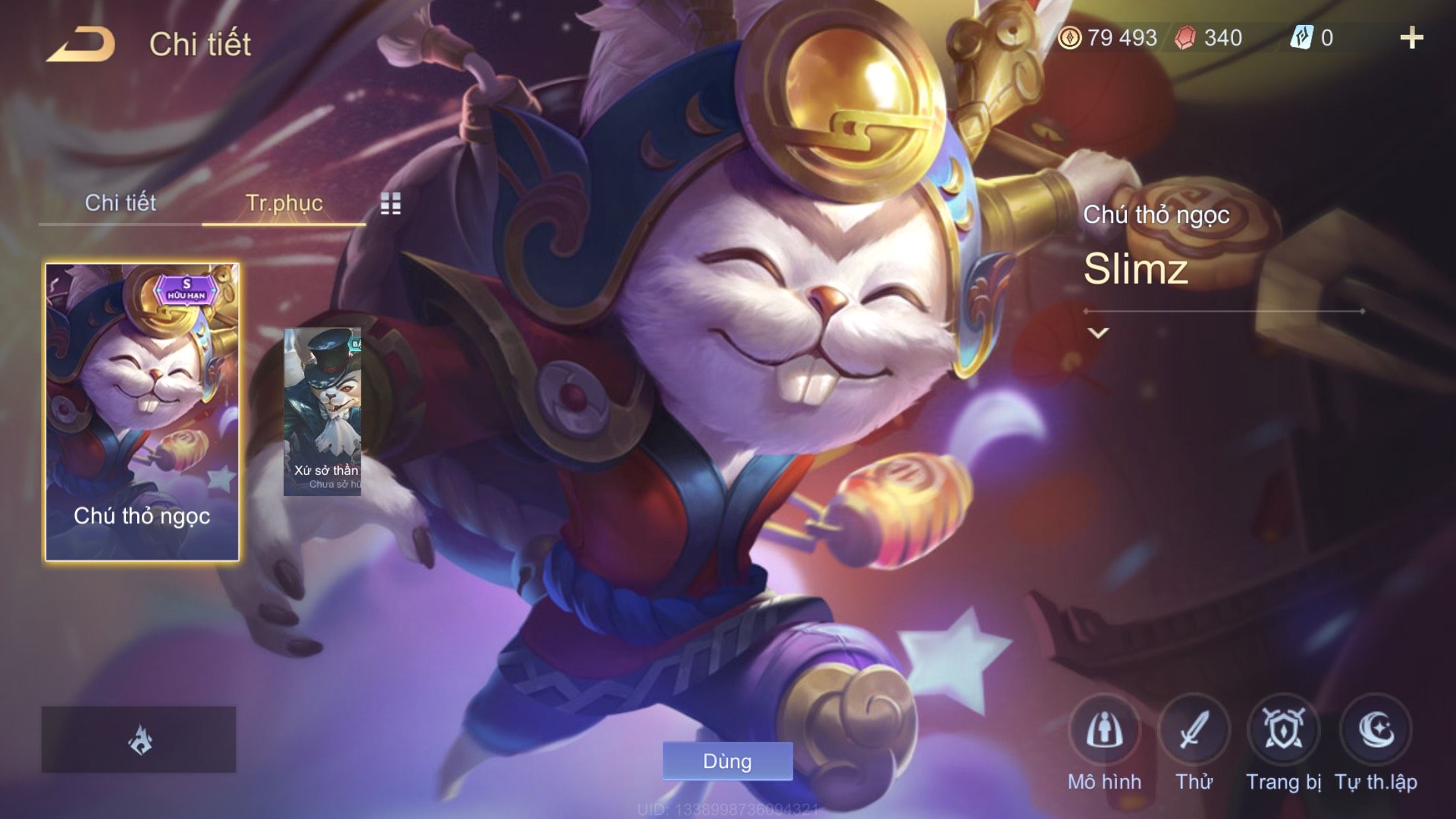The height and width of the screenshot is (819, 1456).
Task: Go back using the return arrow
Action: 81,45
